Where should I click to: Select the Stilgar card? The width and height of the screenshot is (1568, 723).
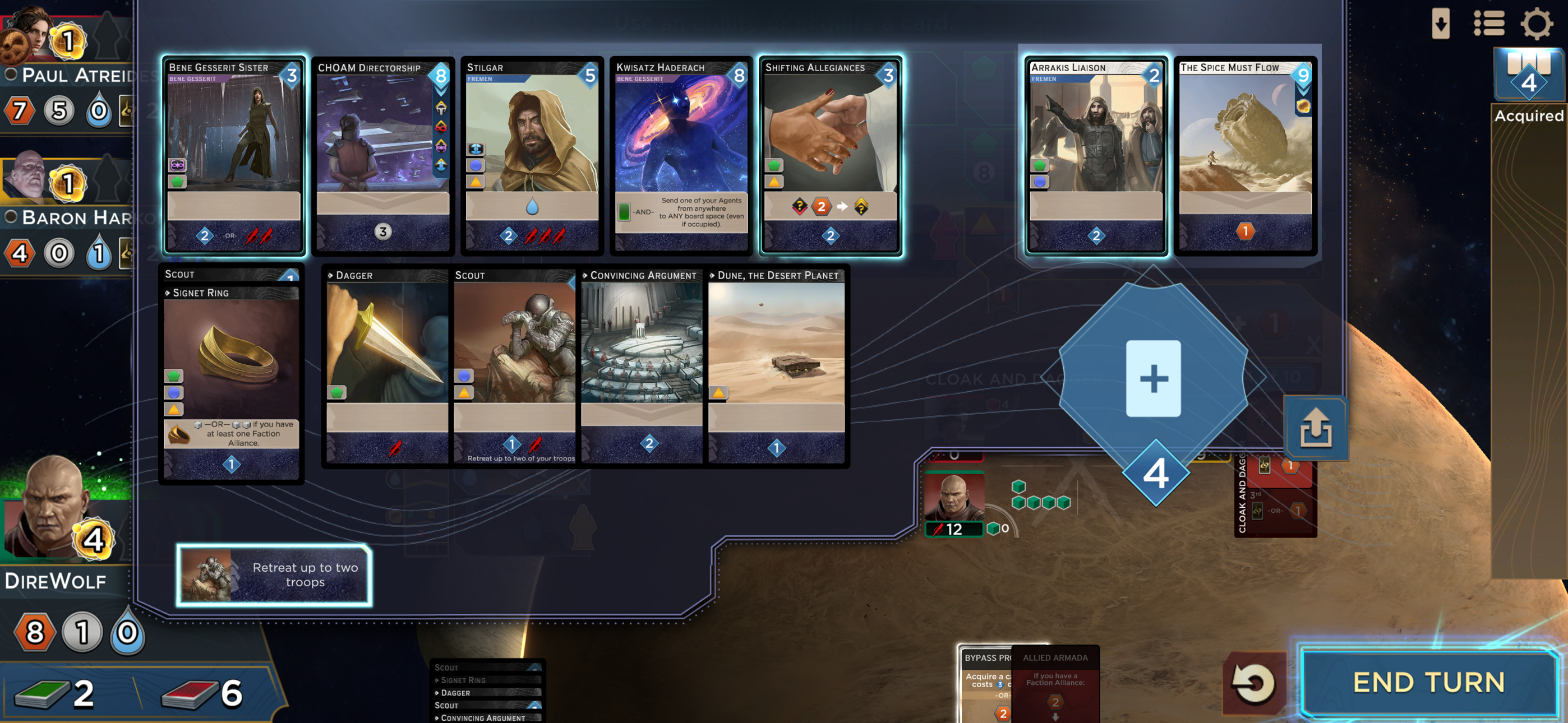pos(532,157)
